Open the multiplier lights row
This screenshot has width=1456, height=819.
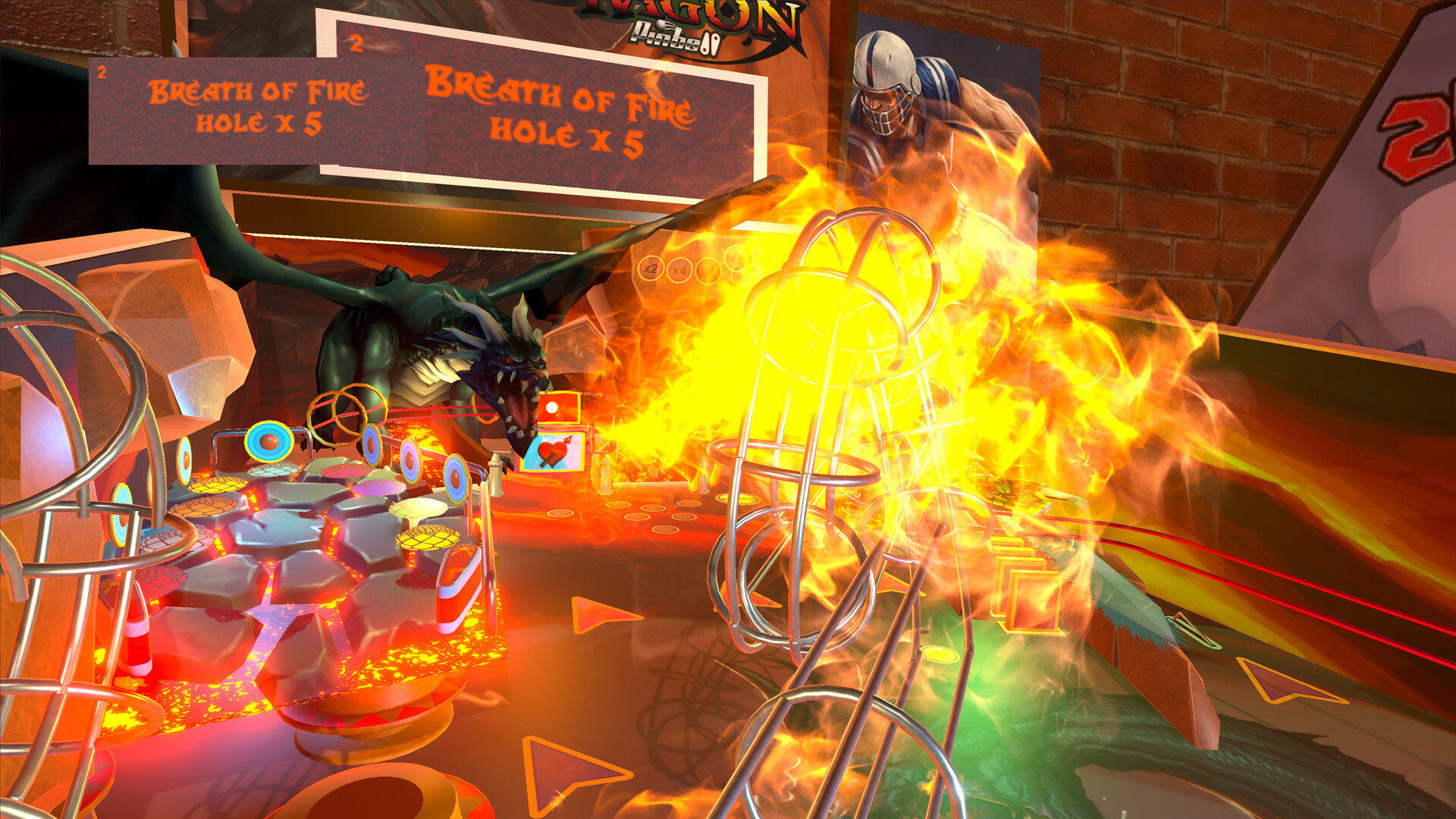[690, 269]
